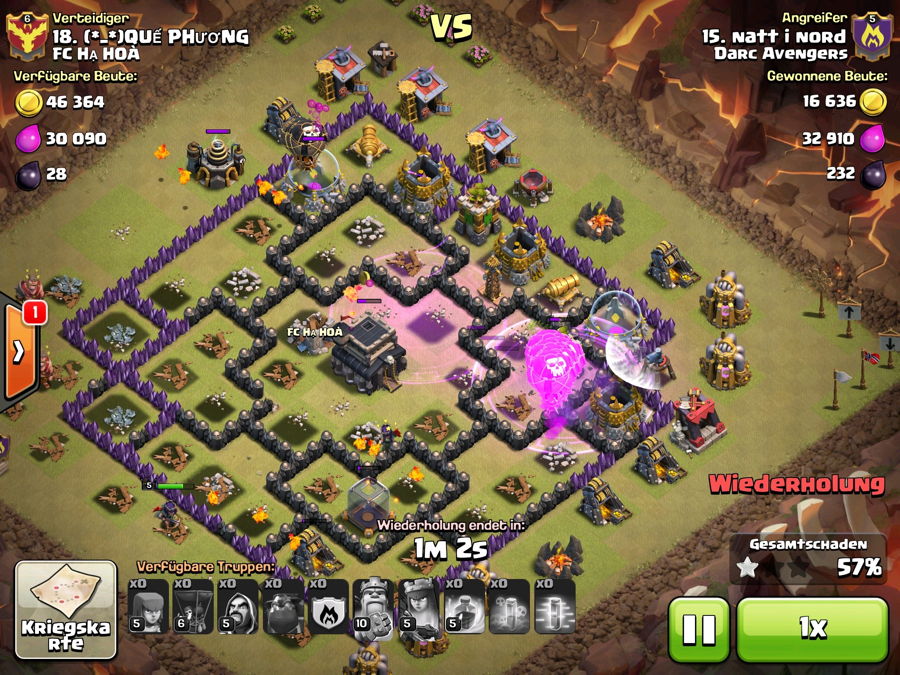Image resolution: width=900 pixels, height=675 pixels.
Task: Select the Lightning spell slot
Action: pyautogui.click(x=554, y=607)
